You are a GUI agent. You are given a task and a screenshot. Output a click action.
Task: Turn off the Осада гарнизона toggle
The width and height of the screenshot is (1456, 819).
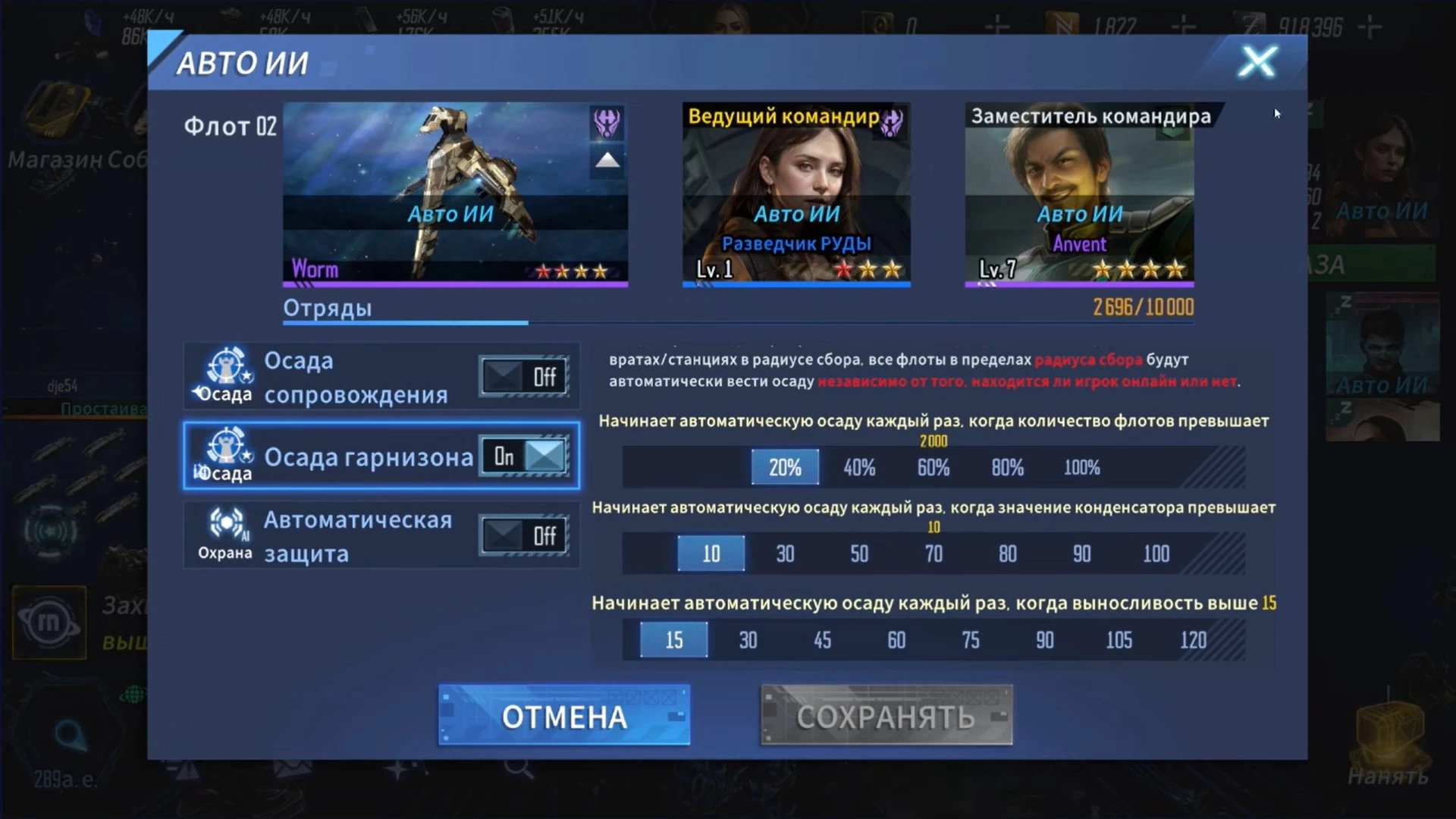click(524, 457)
